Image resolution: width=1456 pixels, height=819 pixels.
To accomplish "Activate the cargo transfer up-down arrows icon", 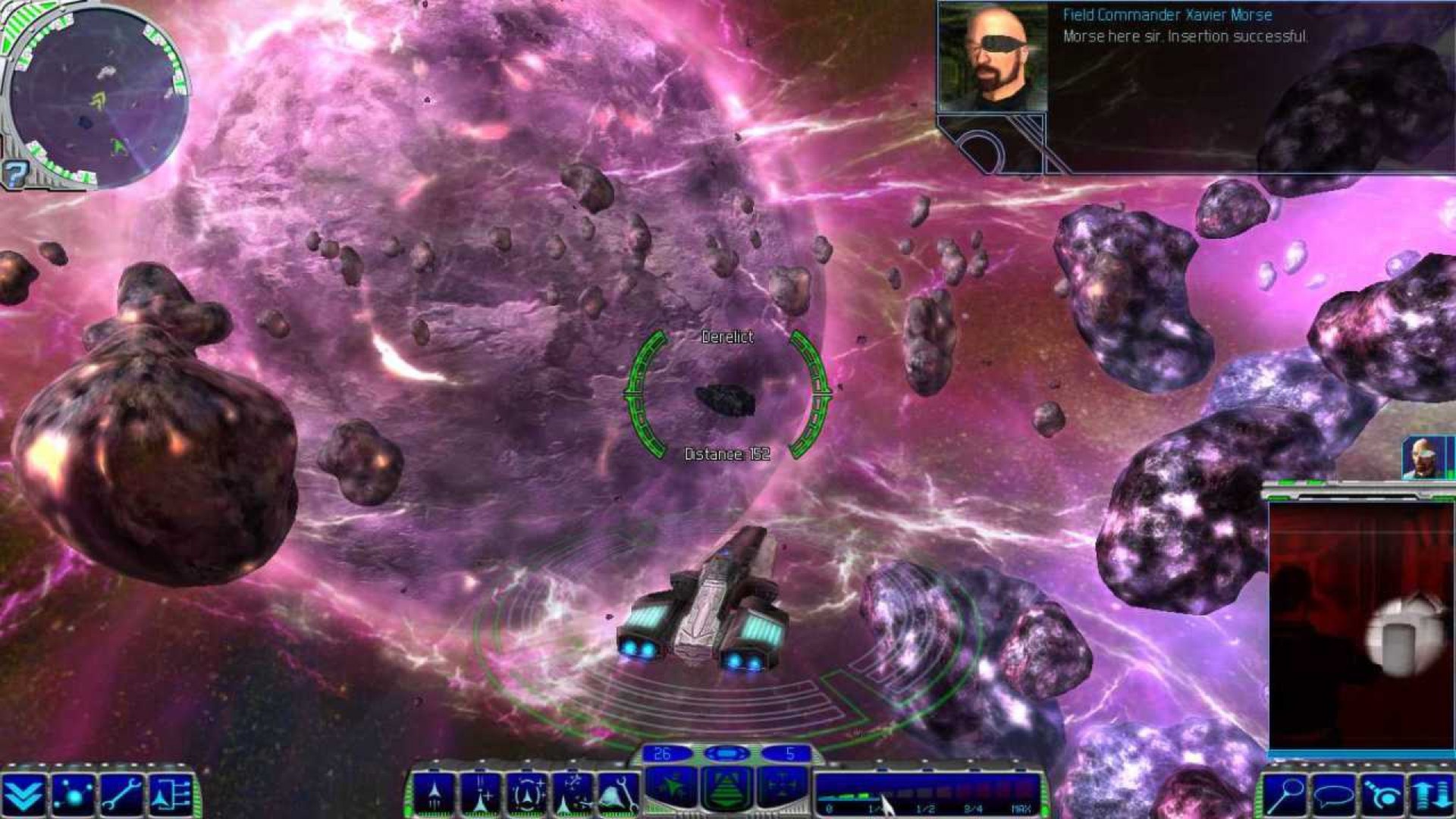I will [1429, 795].
